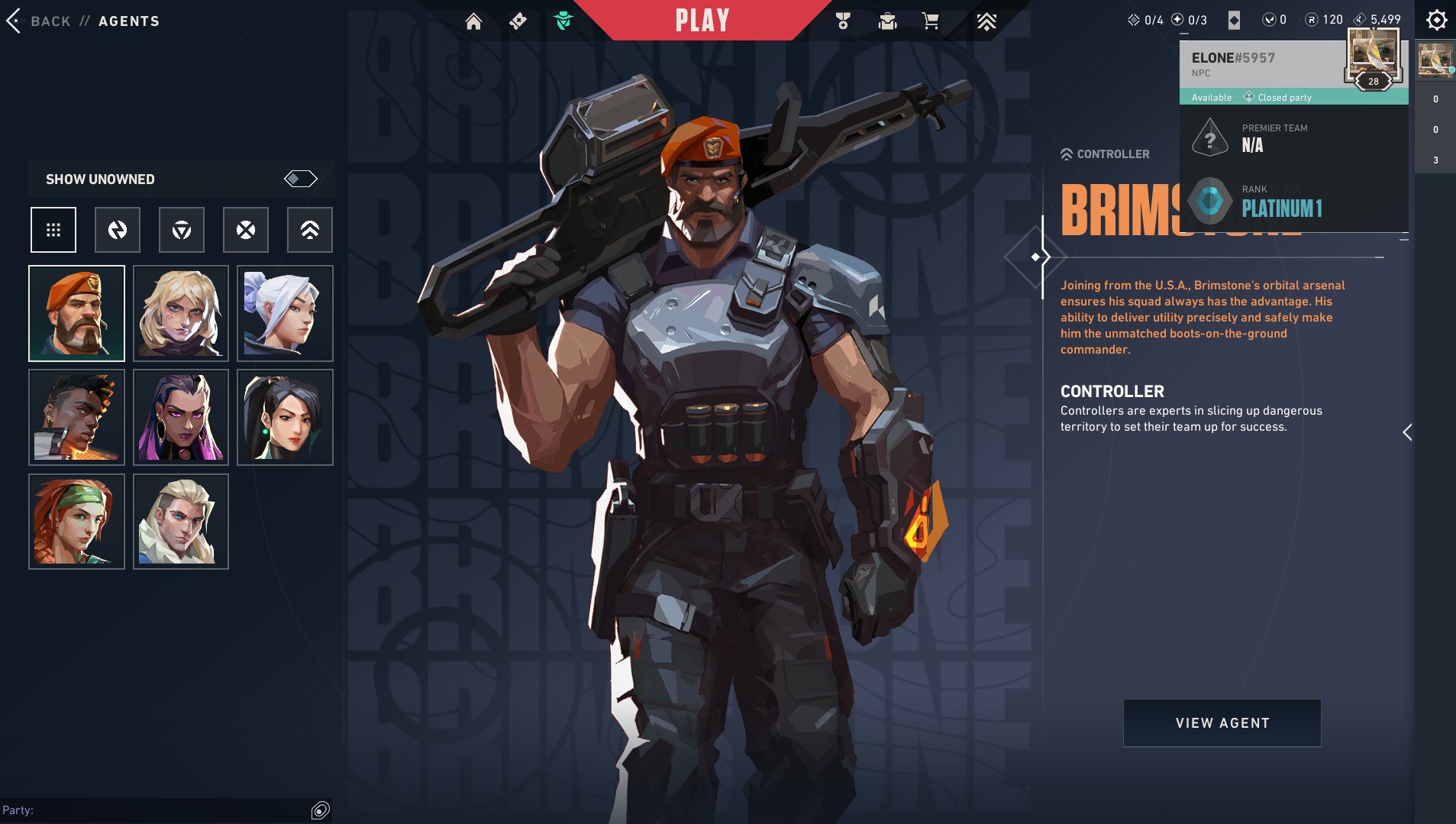Pick the Phoenix agent portrait
The image size is (1456, 824).
pyautogui.click(x=76, y=417)
